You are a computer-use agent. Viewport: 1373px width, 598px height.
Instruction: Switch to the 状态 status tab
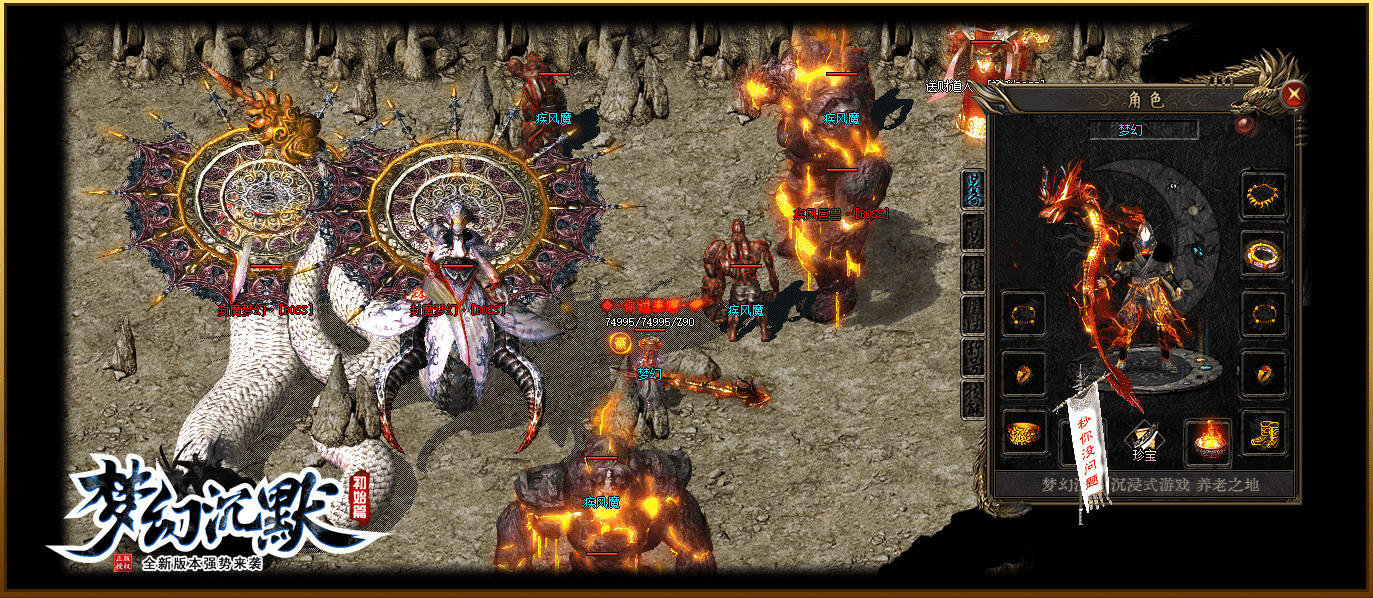(972, 272)
